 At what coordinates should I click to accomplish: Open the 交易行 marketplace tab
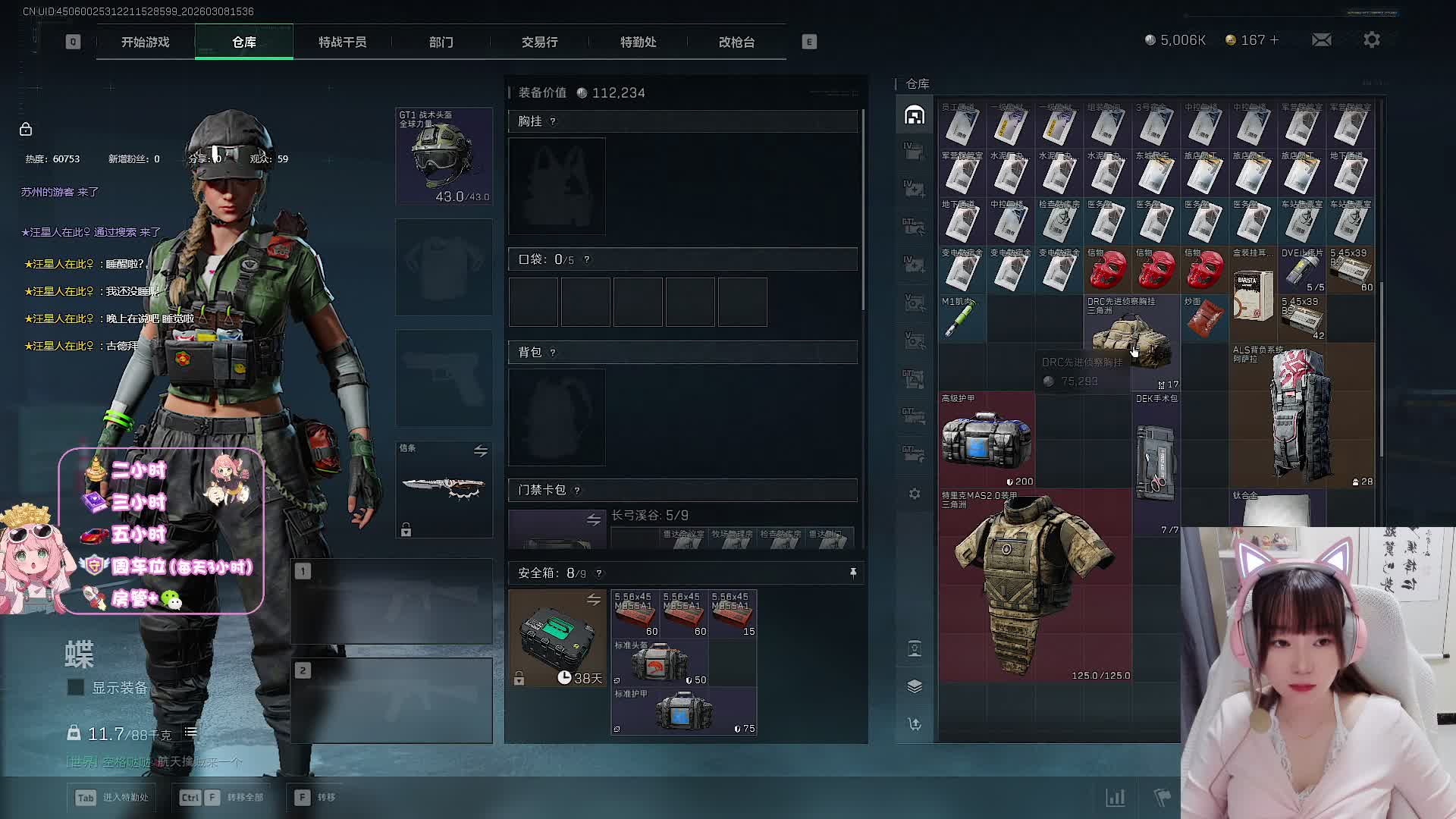[539, 42]
